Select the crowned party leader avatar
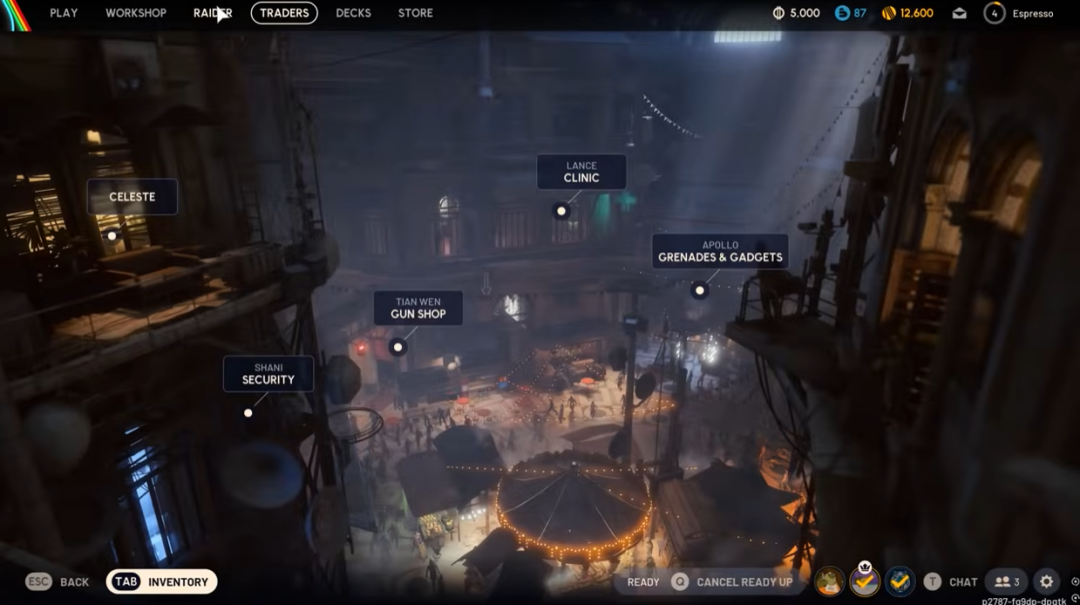Image resolution: width=1080 pixels, height=605 pixels. coord(864,581)
